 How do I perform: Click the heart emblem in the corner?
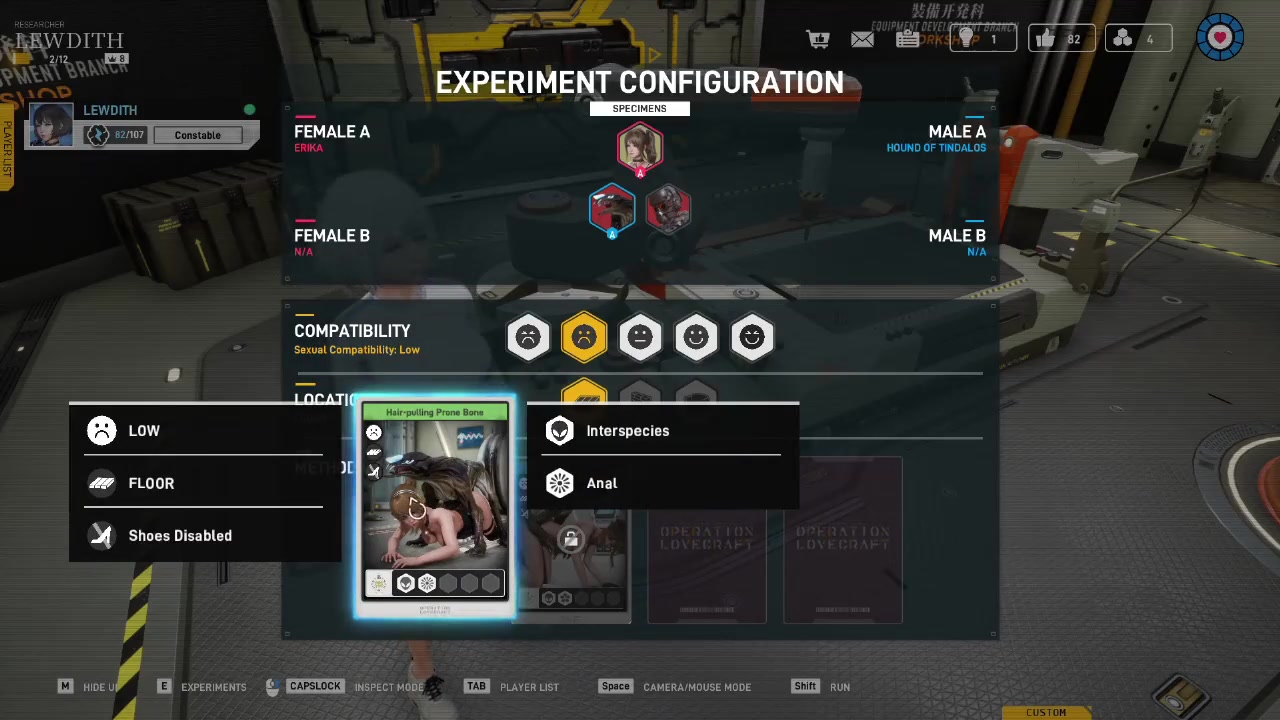[1220, 38]
